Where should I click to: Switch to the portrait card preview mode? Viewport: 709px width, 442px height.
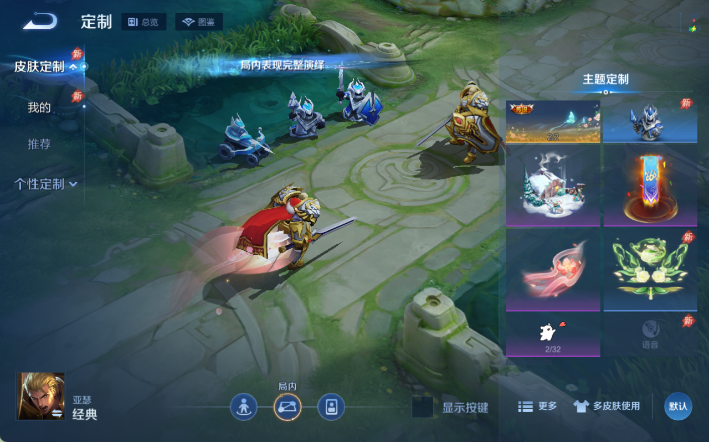[x=331, y=407]
